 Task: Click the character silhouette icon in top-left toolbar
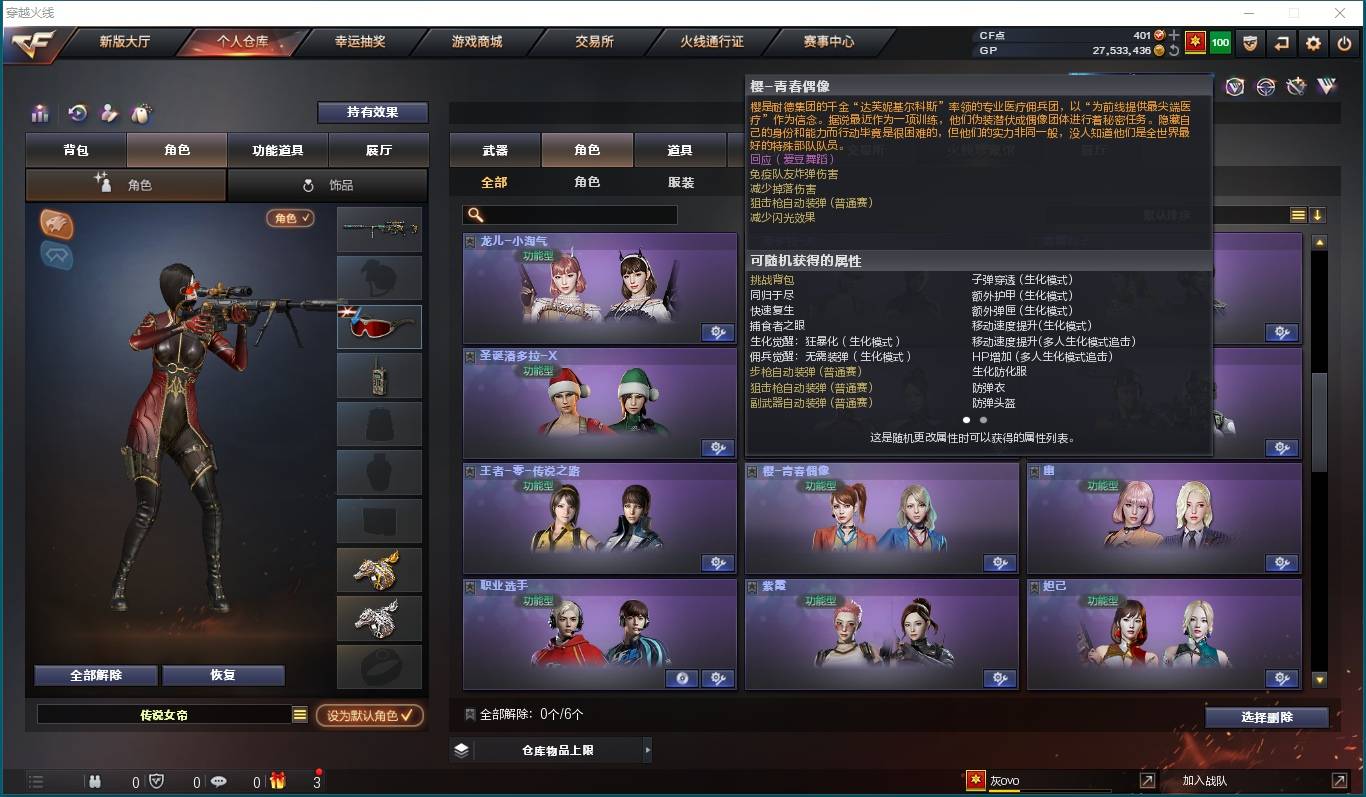click(108, 113)
